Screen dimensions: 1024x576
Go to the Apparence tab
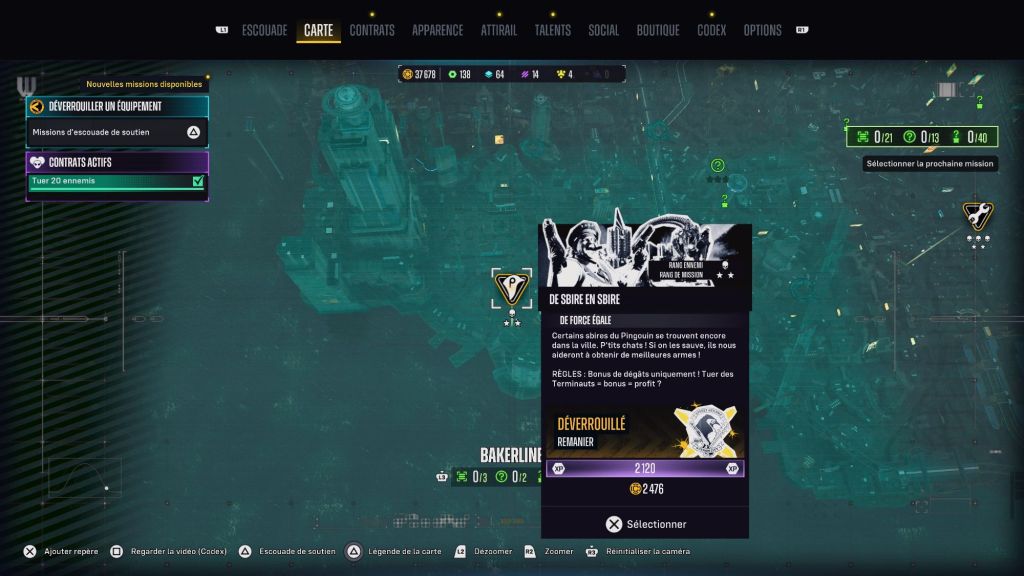(437, 30)
